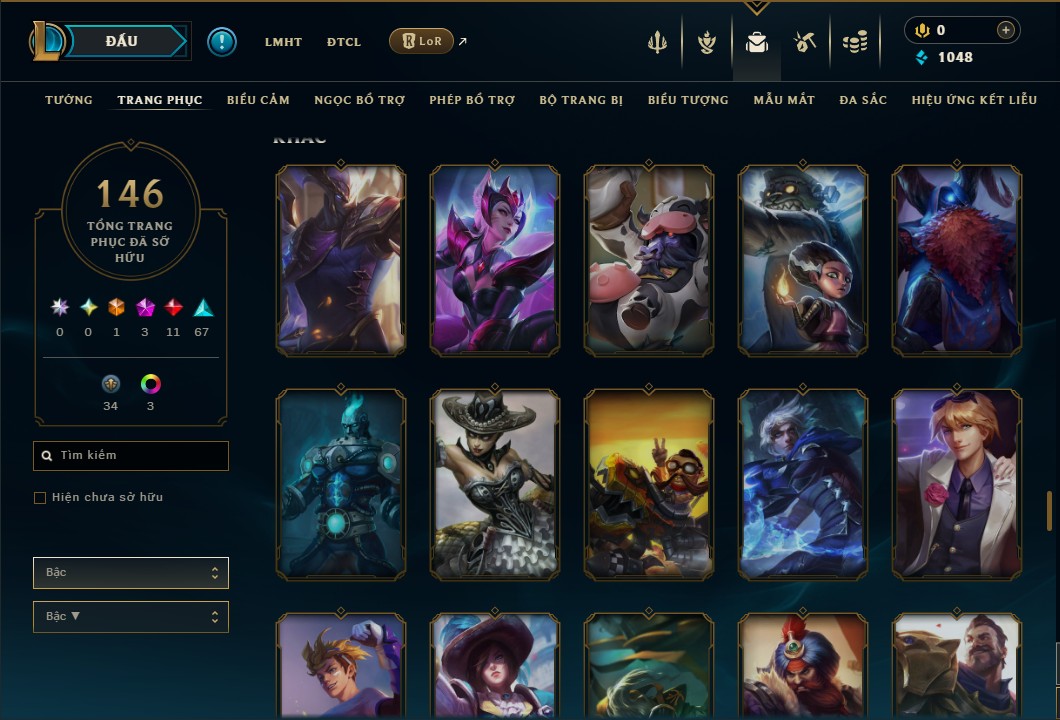Open the PHÉP BỔ TRỢ tab
1060x720 pixels.
coord(472,100)
